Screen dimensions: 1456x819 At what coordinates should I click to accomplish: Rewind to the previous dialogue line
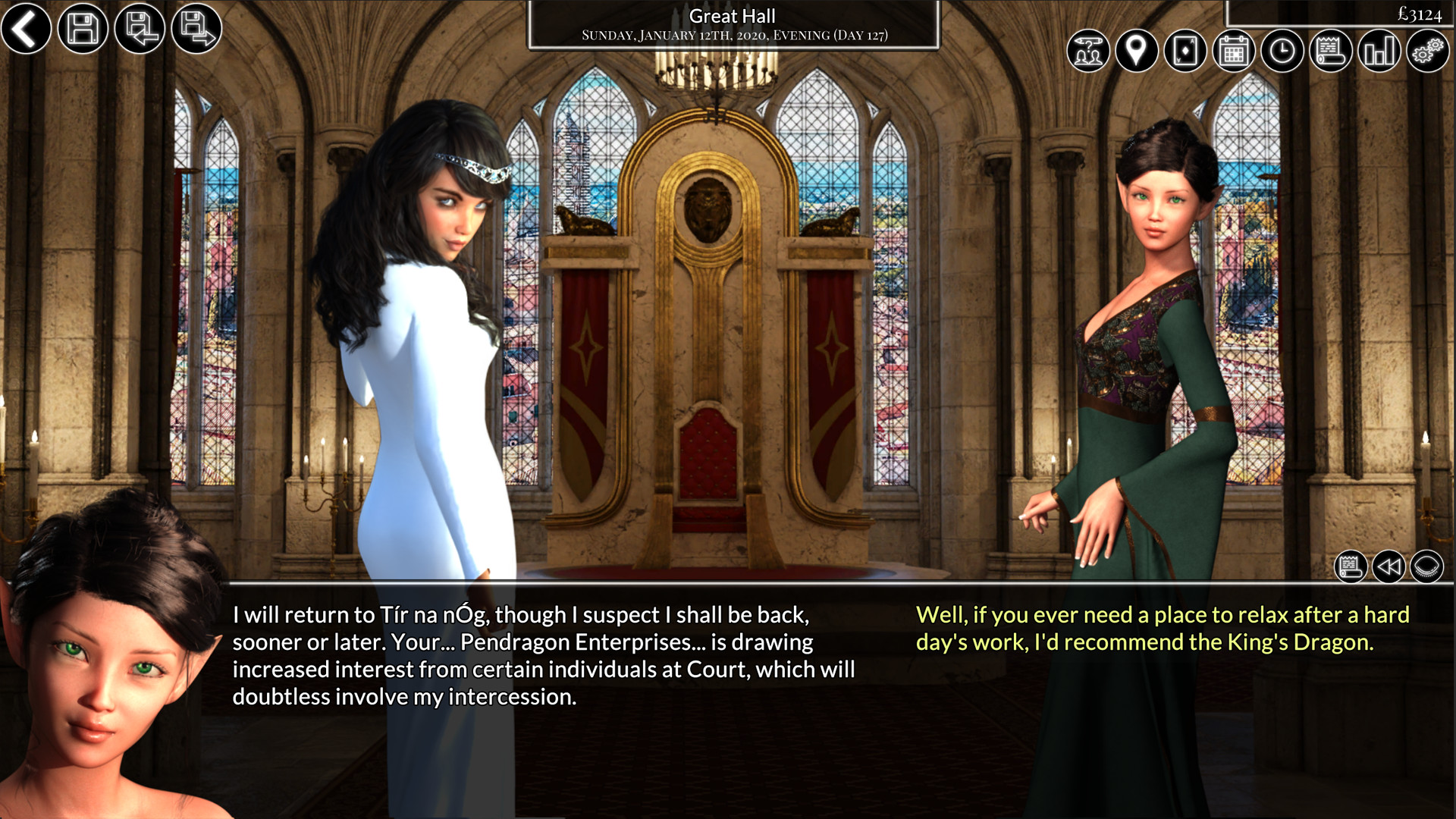pos(1389,567)
